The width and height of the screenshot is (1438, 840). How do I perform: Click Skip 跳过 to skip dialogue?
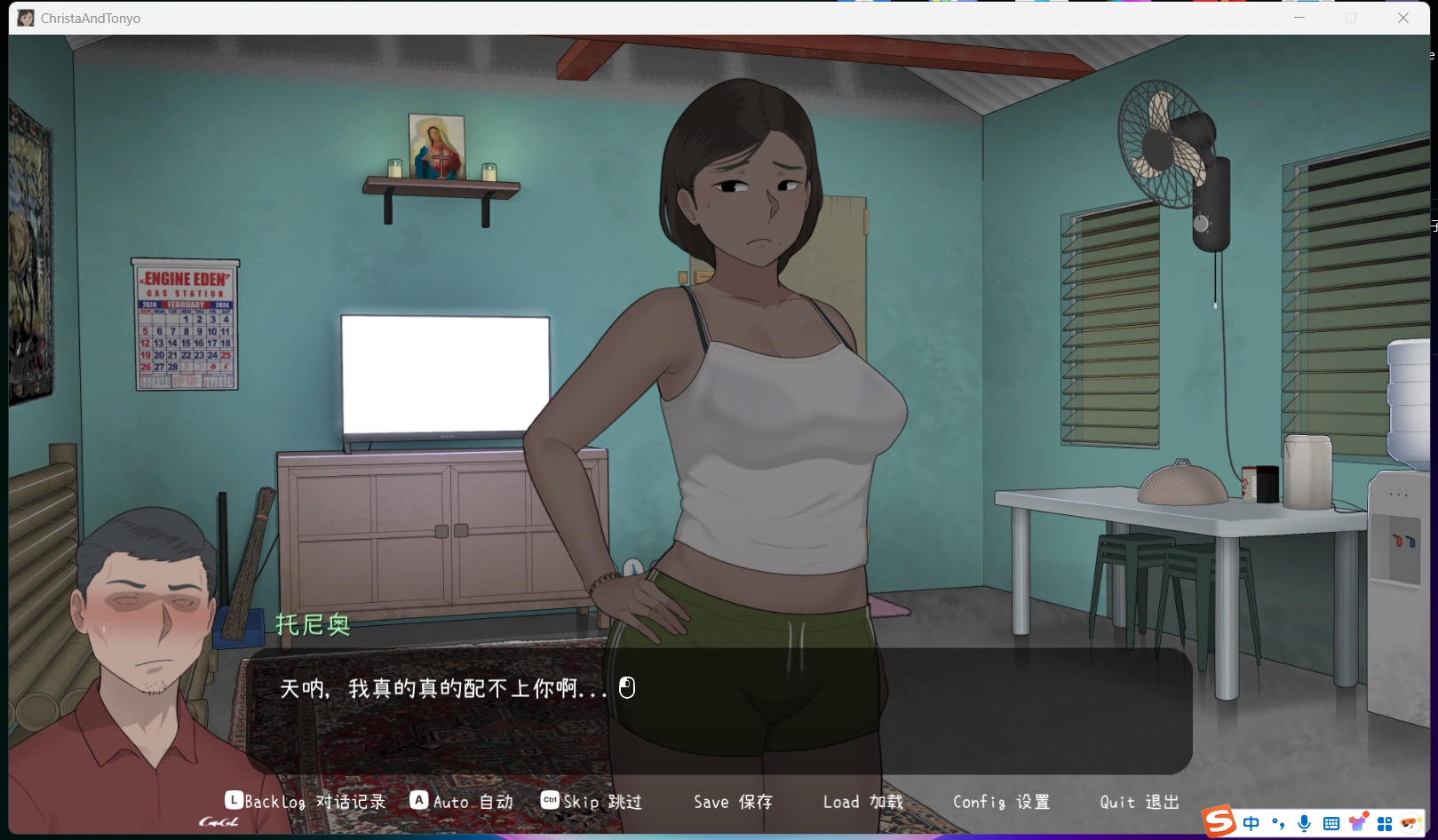pos(602,801)
